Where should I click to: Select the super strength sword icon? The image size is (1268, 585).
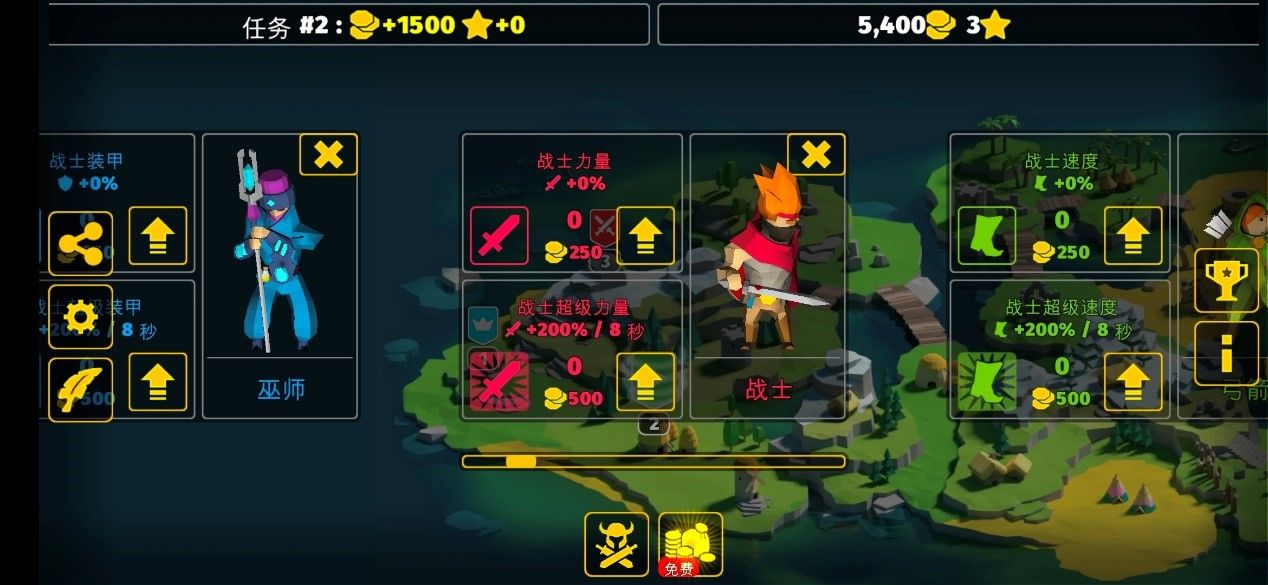pyautogui.click(x=499, y=382)
